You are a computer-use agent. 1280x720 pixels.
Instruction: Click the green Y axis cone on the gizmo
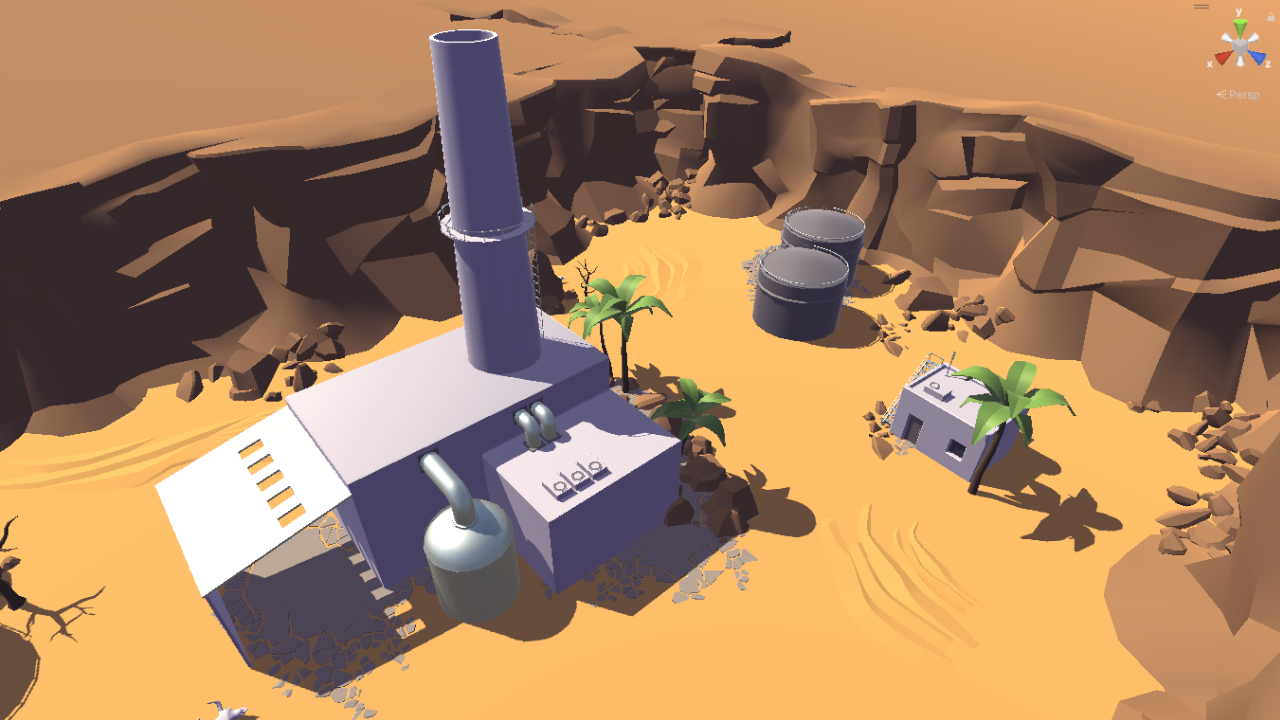click(x=1240, y=26)
